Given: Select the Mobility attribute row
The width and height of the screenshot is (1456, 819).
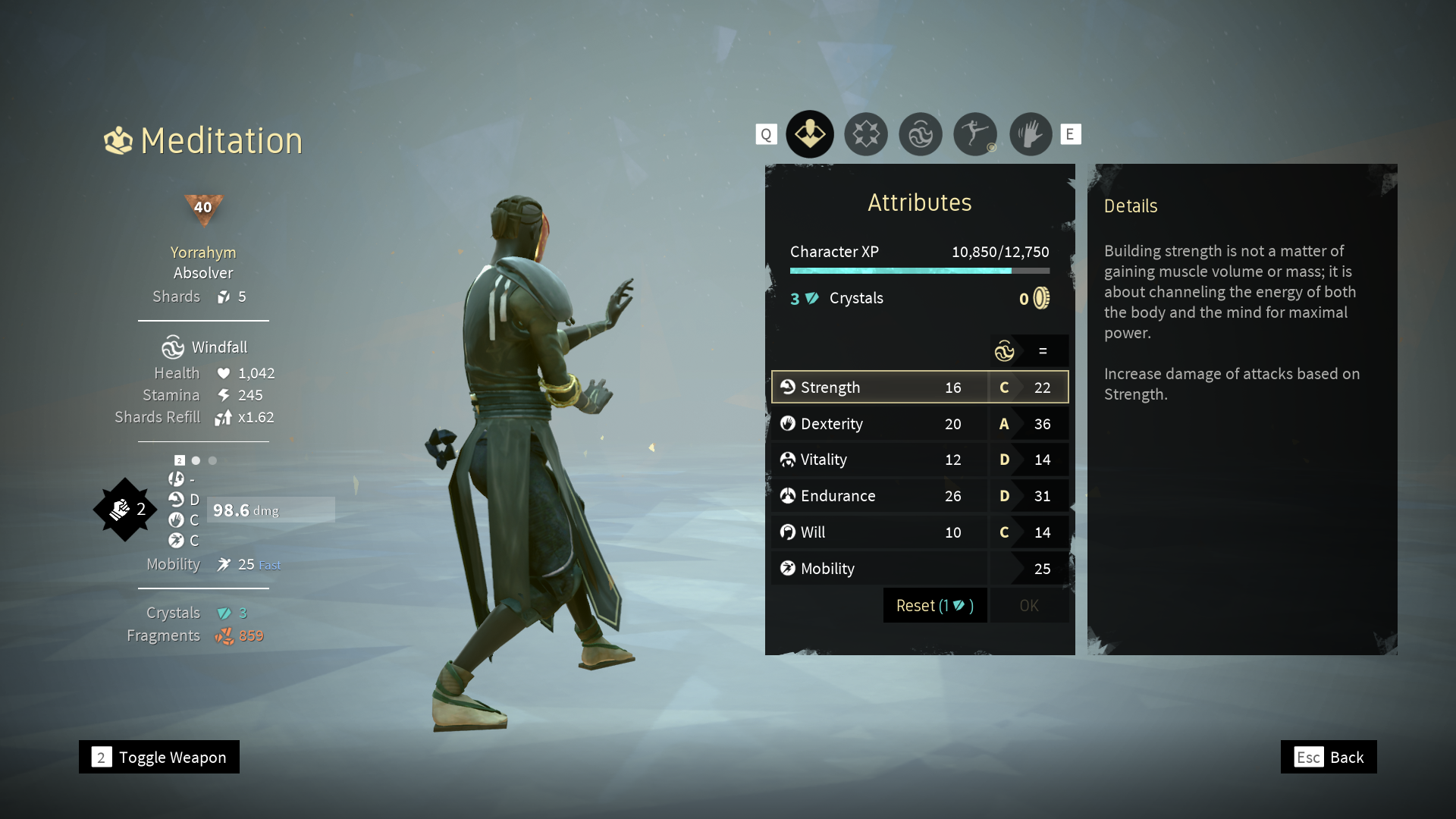Looking at the screenshot, I should [919, 569].
